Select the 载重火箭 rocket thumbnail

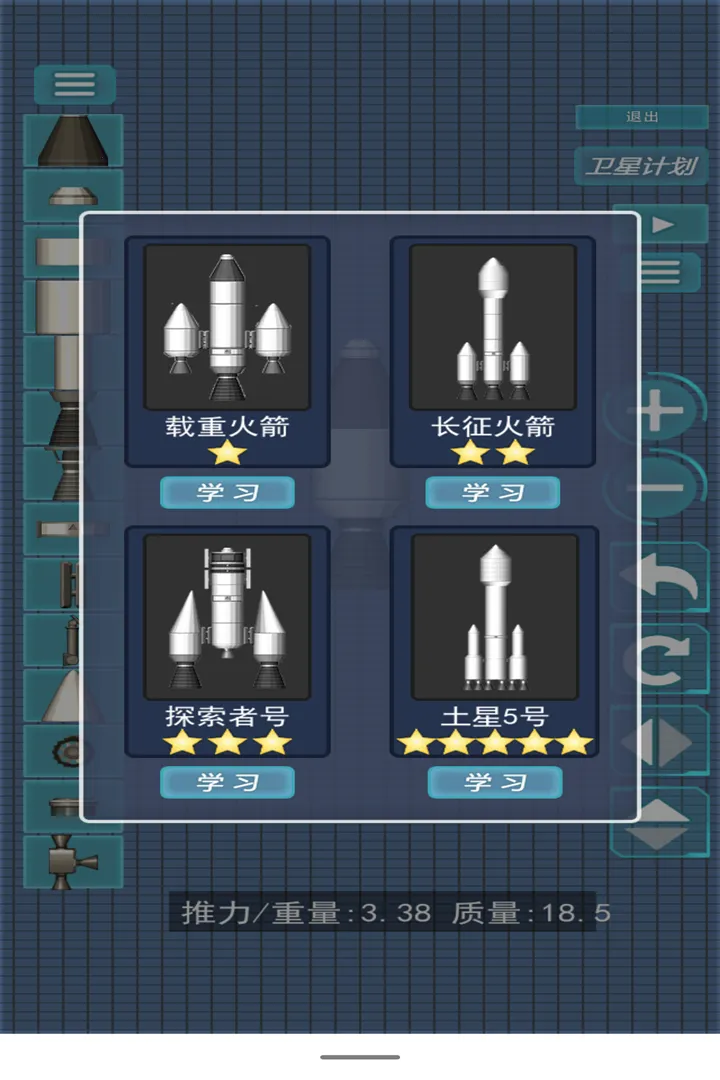click(x=227, y=326)
